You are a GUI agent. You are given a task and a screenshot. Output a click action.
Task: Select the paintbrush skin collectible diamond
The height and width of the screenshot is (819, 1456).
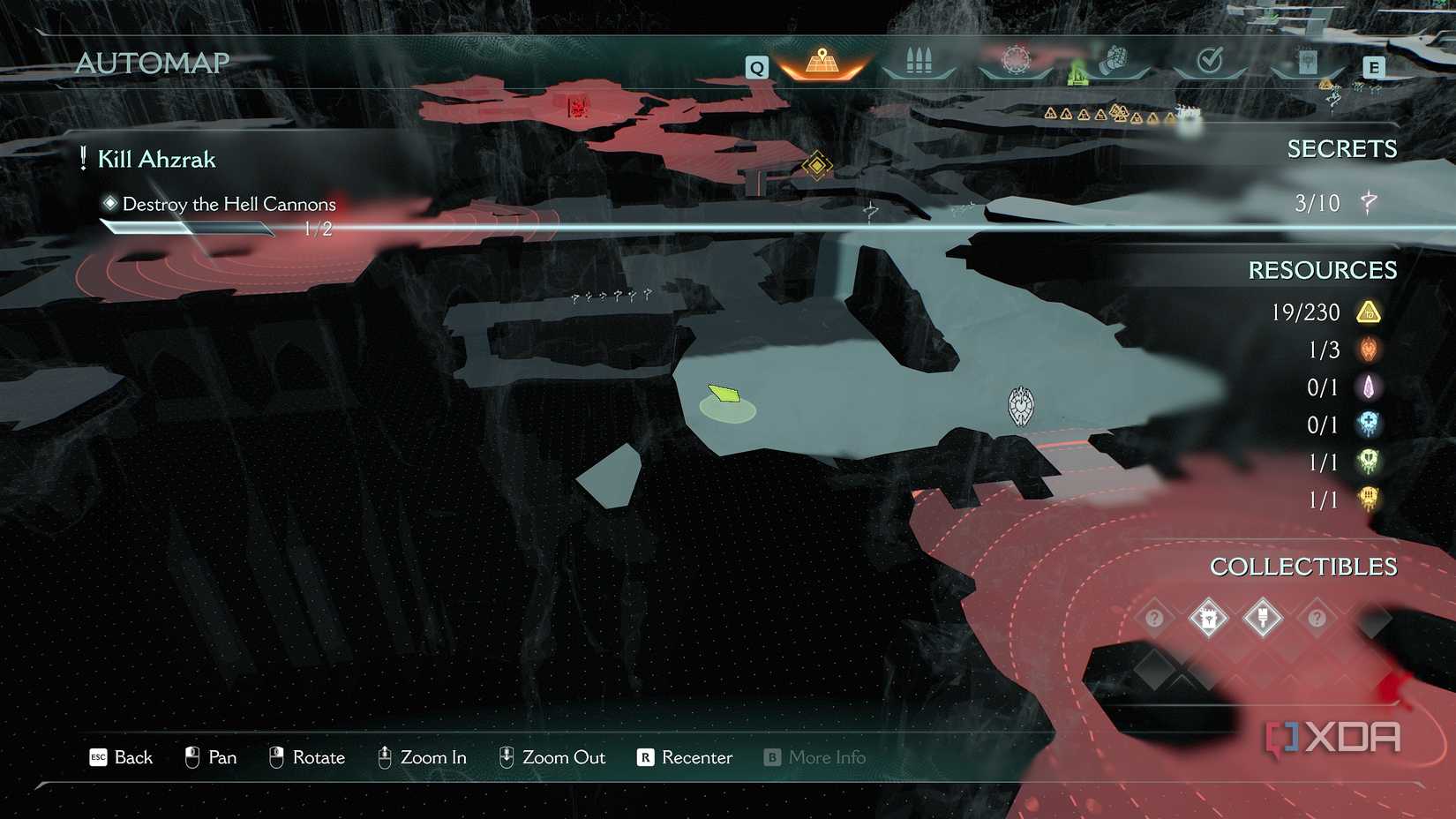point(1262,619)
